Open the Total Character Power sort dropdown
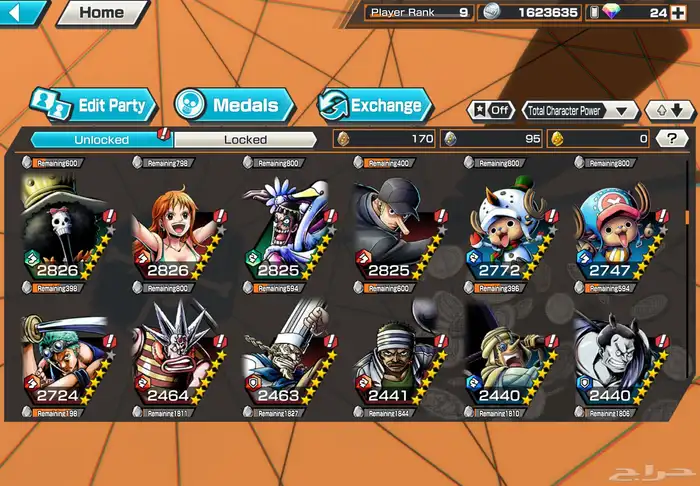This screenshot has height=486, width=700. [x=581, y=111]
